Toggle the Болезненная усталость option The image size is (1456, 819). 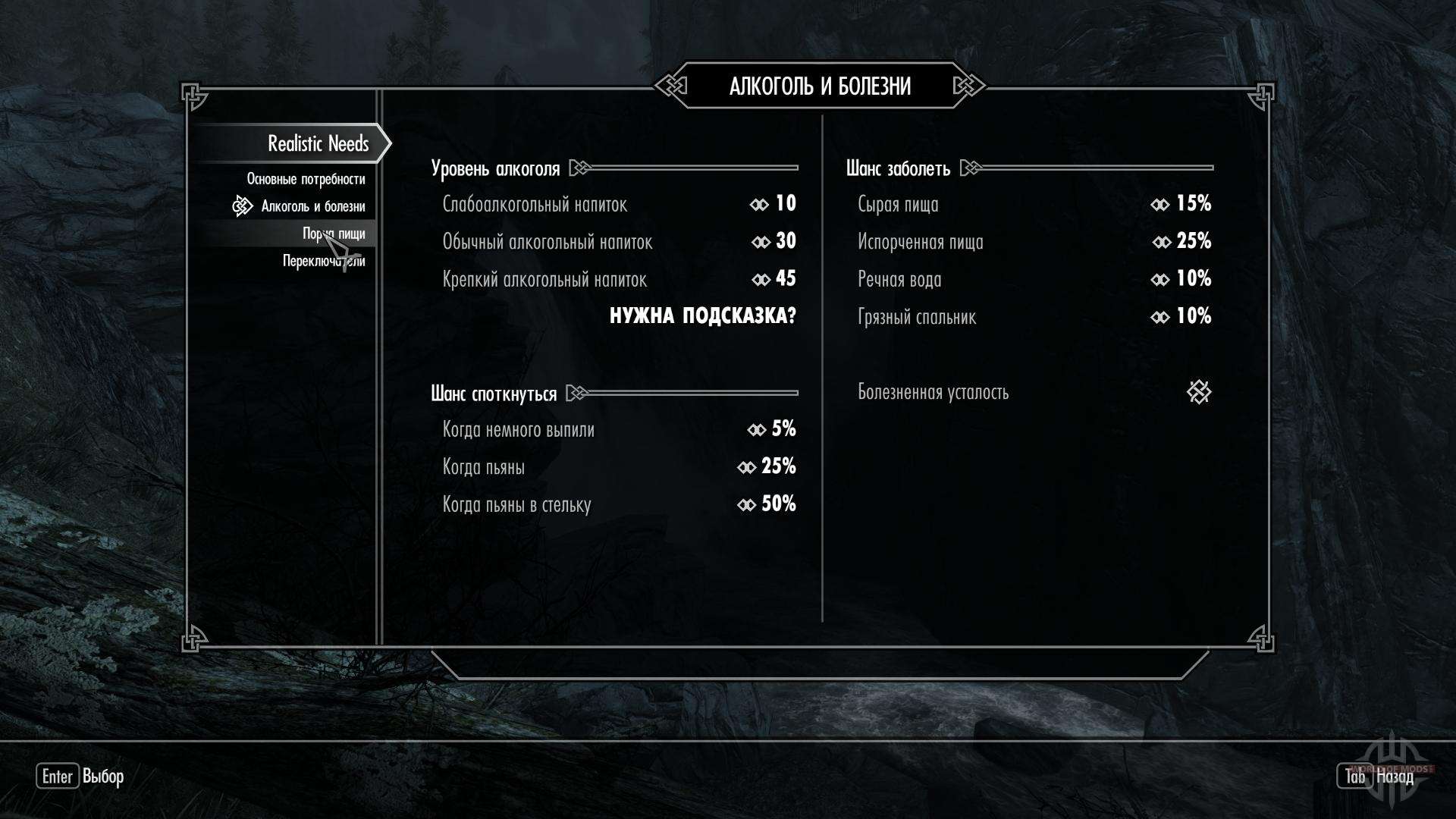pyautogui.click(x=1199, y=392)
